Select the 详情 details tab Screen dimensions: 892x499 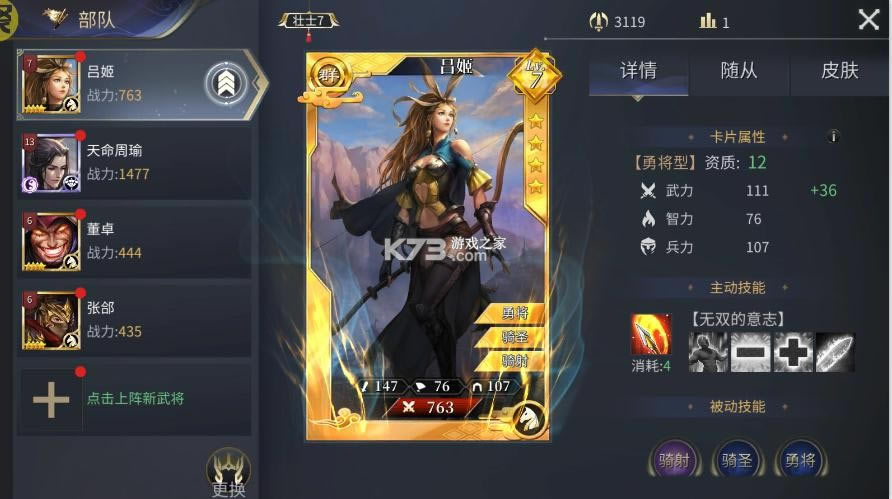click(x=638, y=71)
